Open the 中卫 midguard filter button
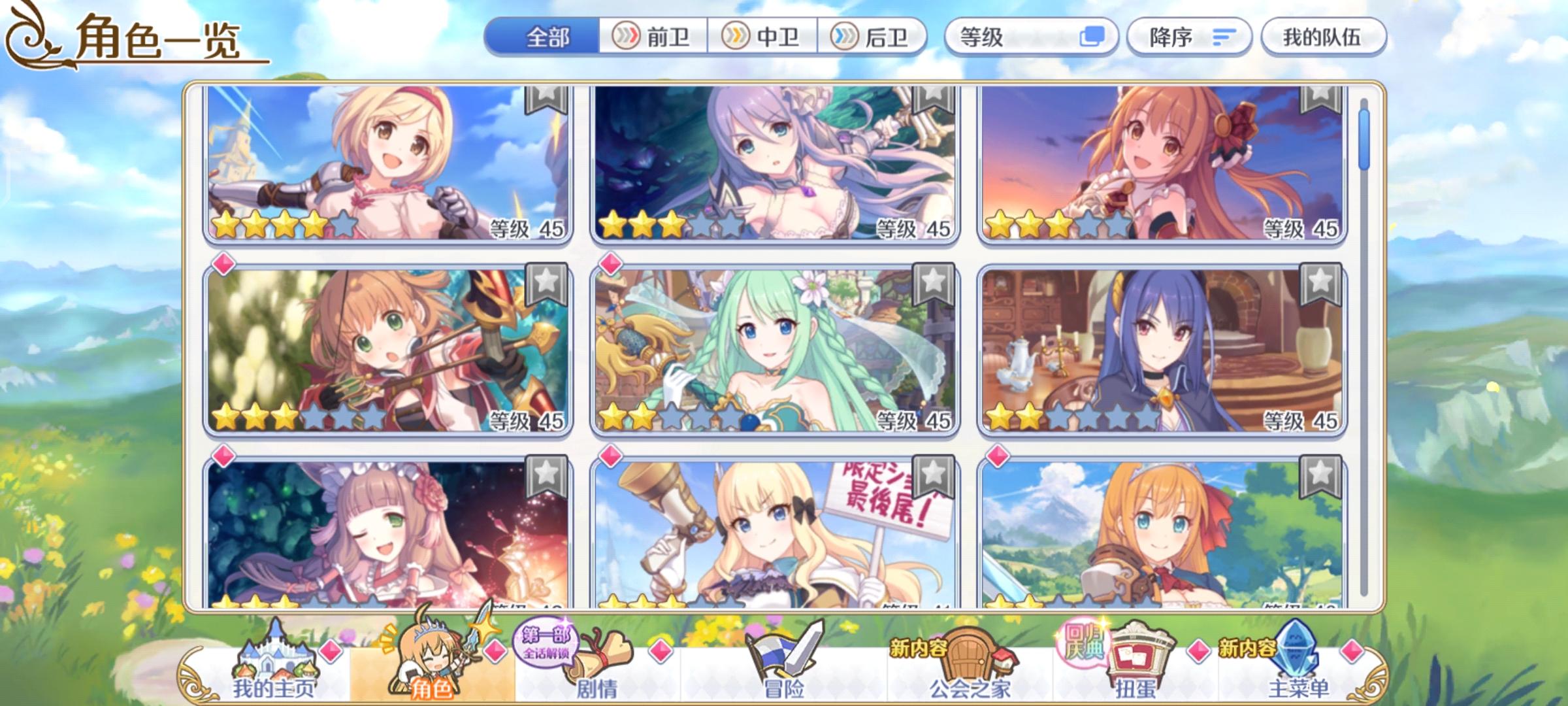Viewport: 1568px width, 706px height. coord(762,37)
